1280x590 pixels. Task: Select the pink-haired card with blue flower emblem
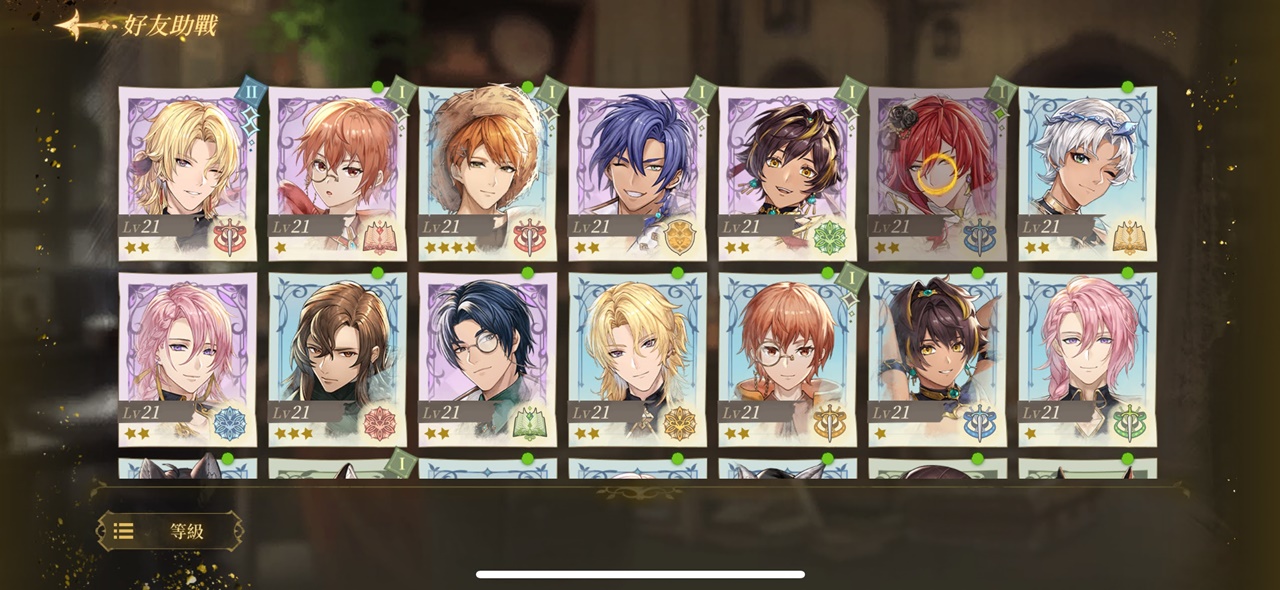(187, 358)
